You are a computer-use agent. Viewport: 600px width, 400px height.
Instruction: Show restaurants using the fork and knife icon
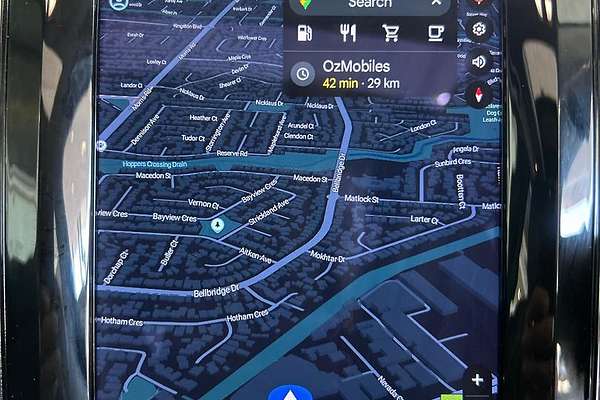tap(348, 33)
